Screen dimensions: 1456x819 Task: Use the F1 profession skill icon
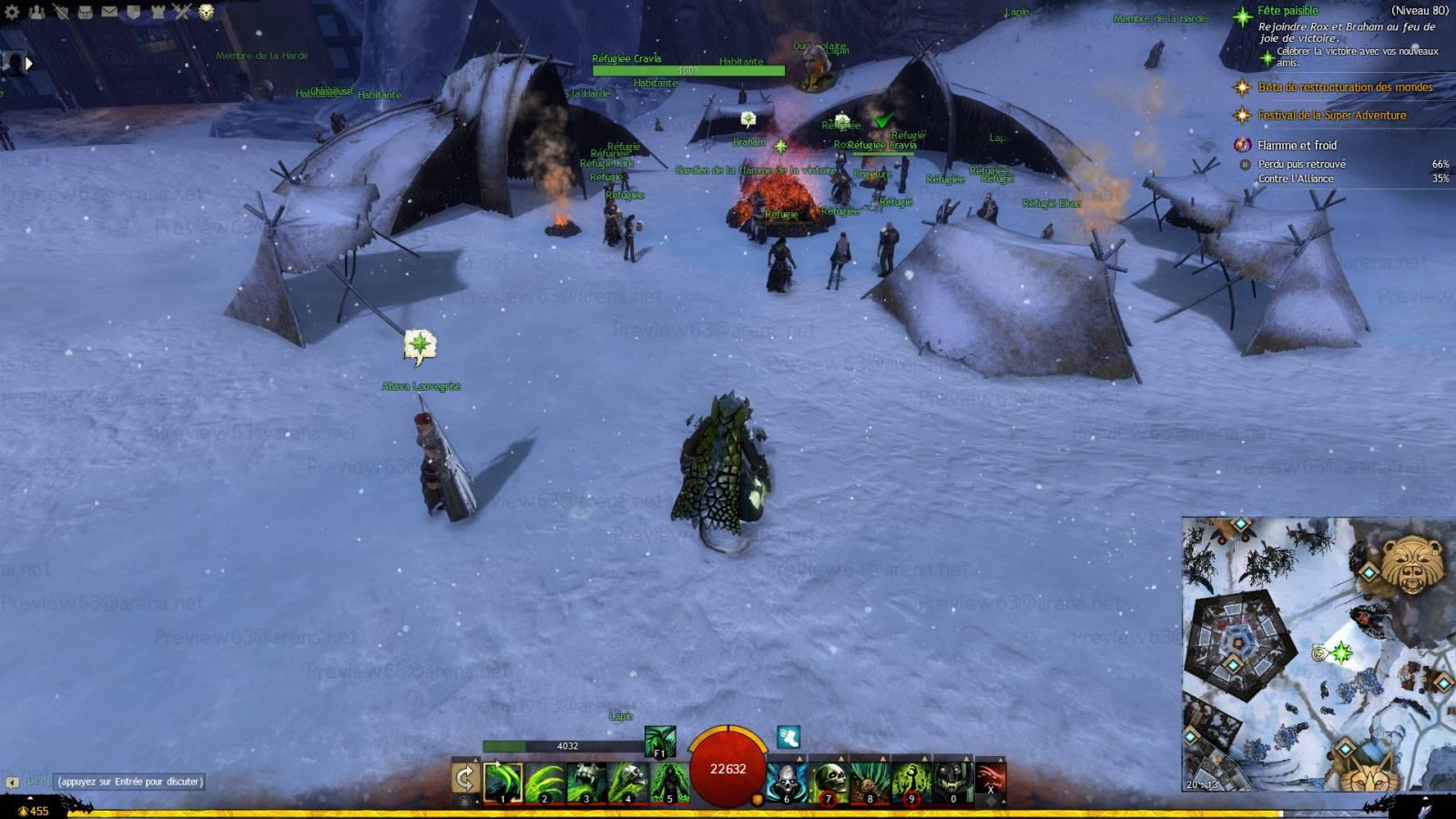(659, 742)
